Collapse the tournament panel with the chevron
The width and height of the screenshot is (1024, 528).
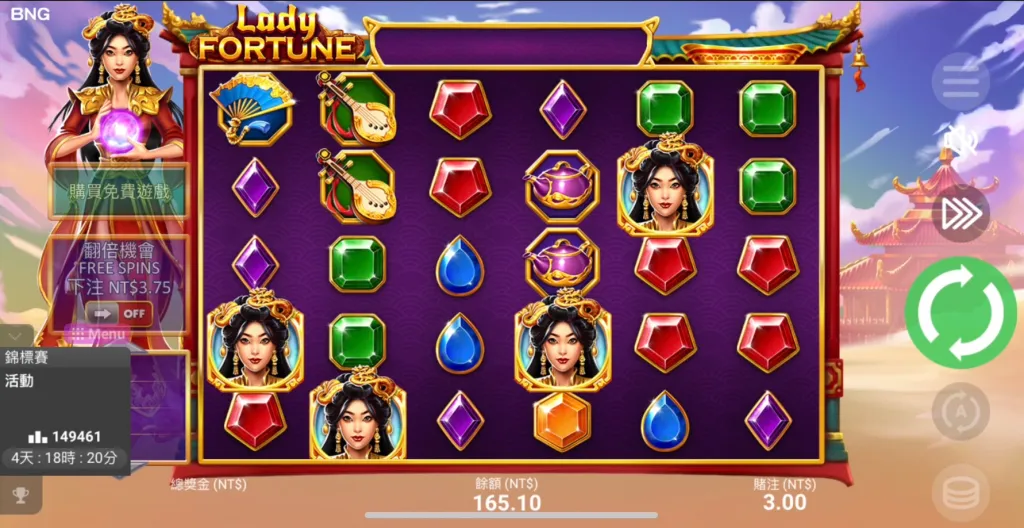click(x=16, y=335)
